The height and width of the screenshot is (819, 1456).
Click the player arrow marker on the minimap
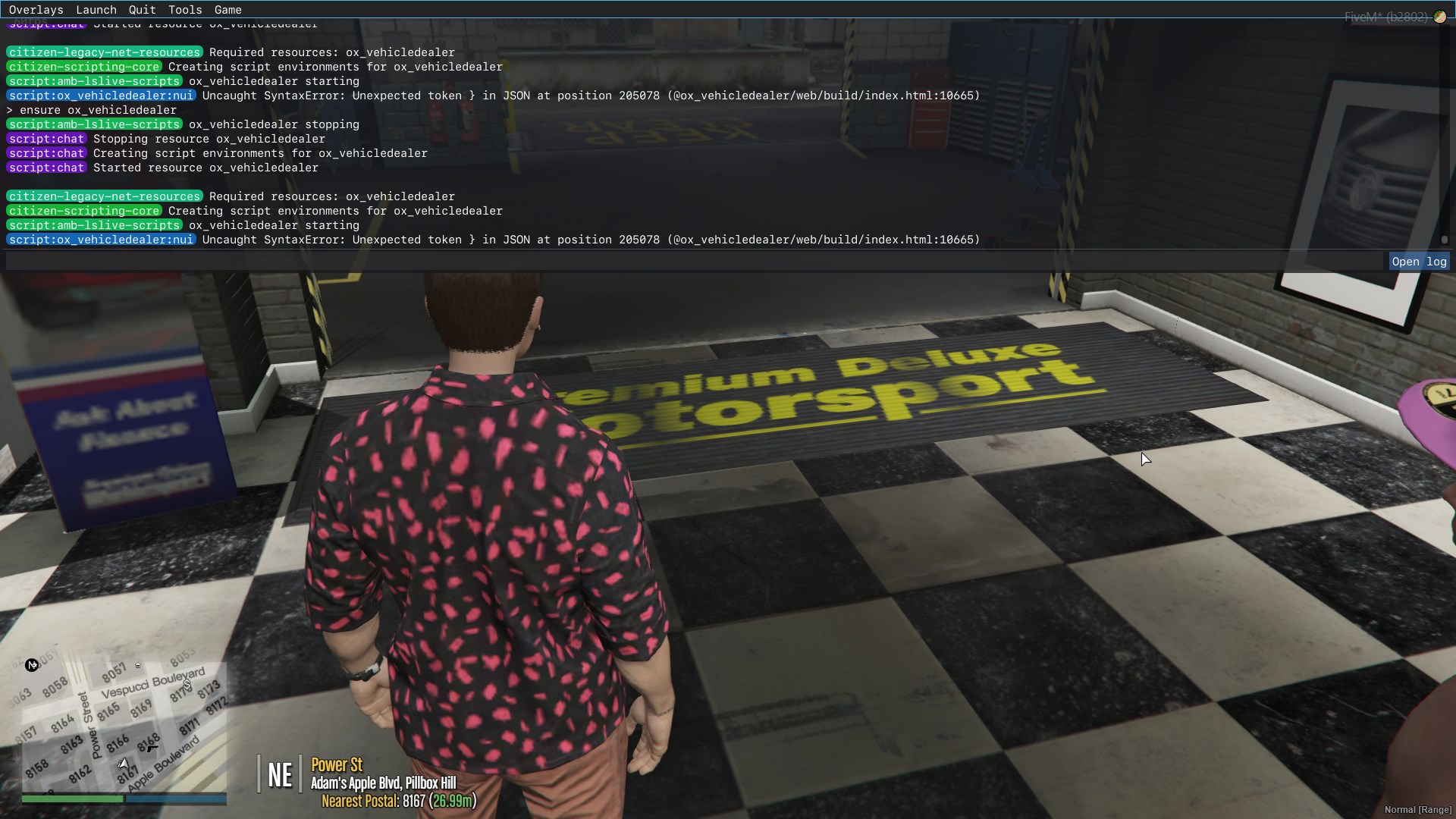click(124, 764)
